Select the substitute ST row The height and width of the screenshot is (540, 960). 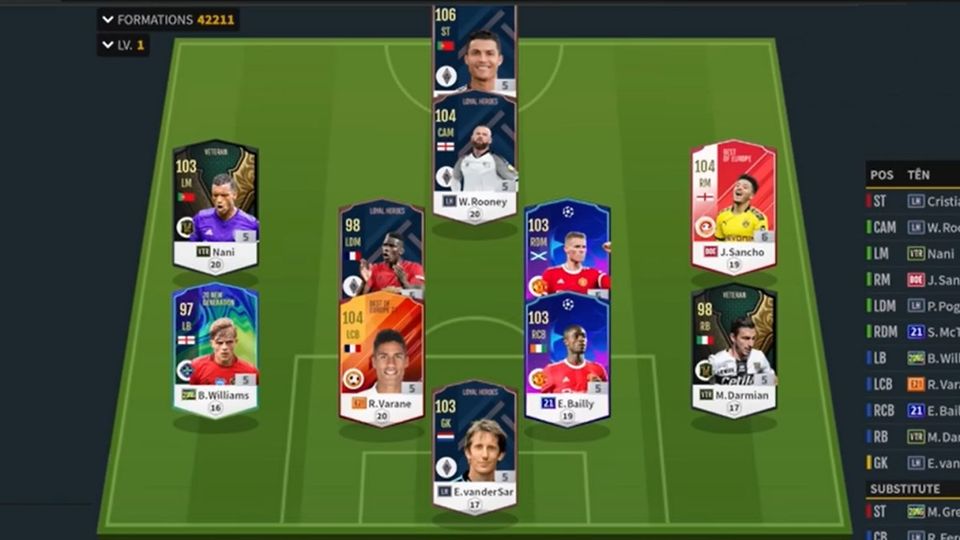[x=912, y=513]
